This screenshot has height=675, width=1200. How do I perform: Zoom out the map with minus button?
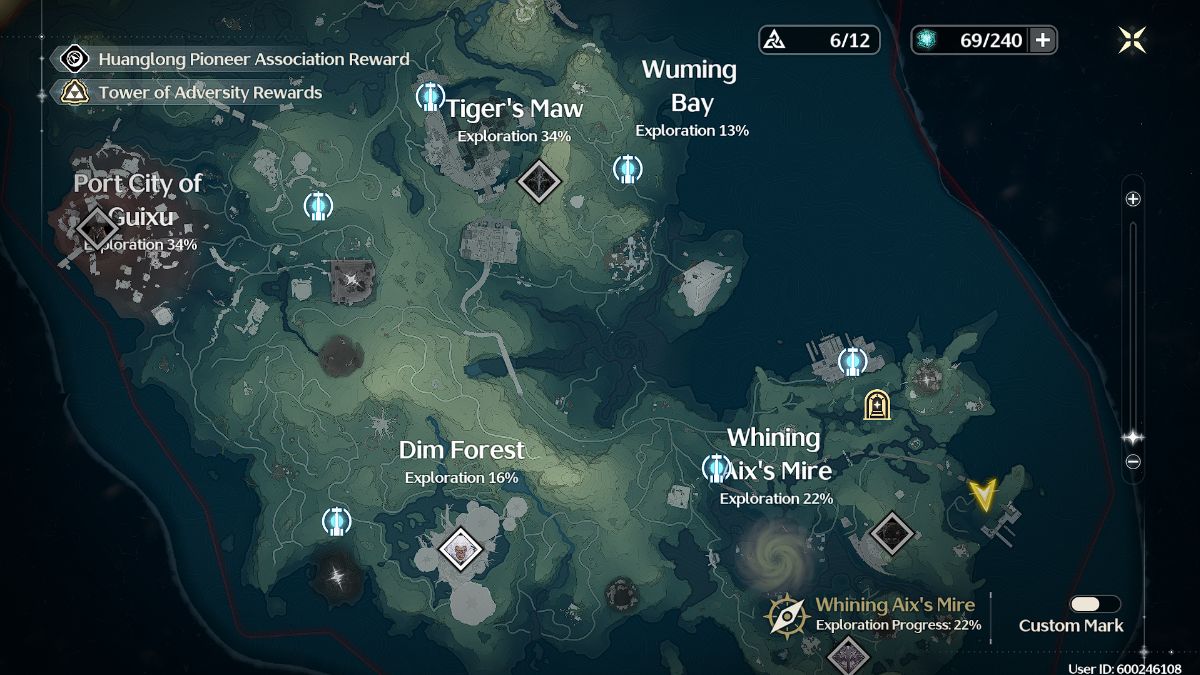coord(1133,462)
